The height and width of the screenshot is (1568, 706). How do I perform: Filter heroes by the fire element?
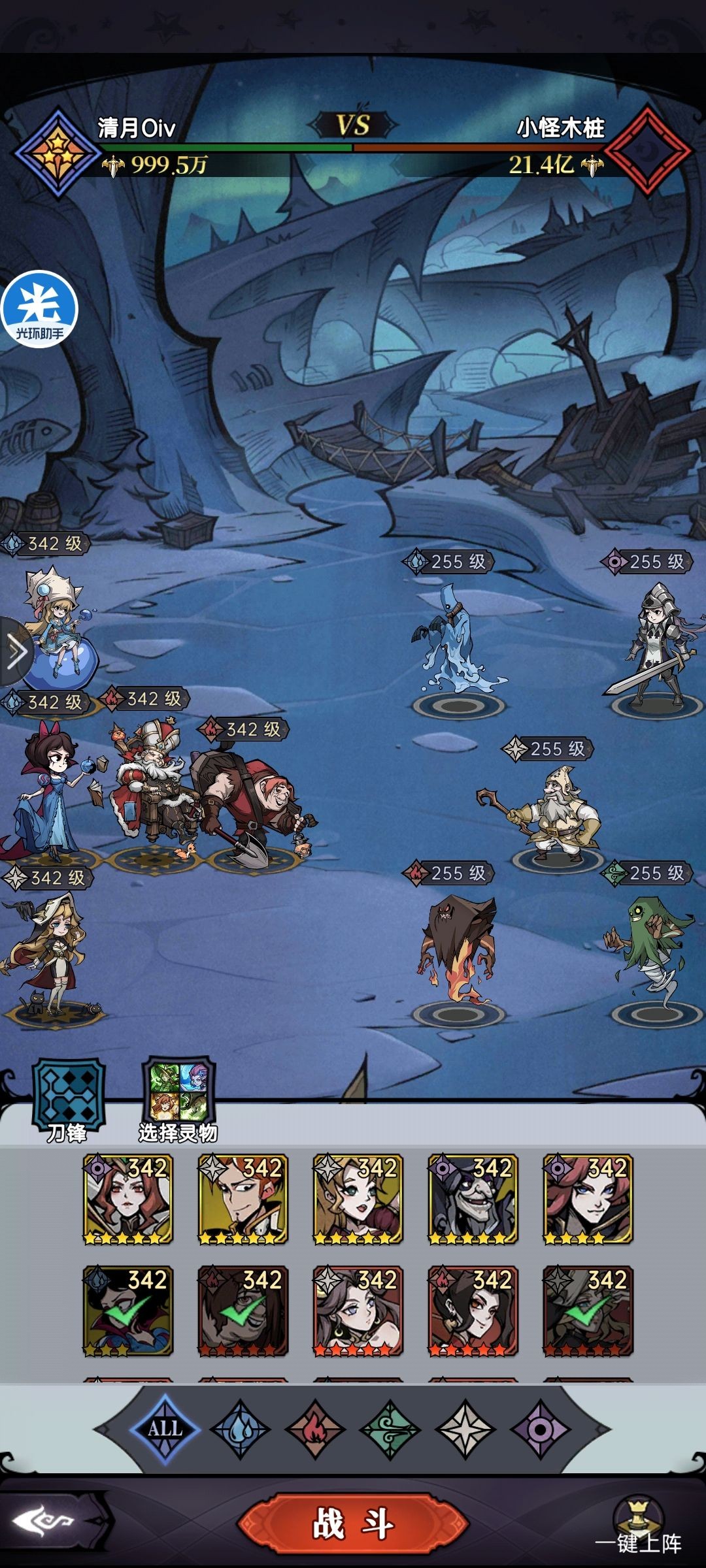[315, 1429]
